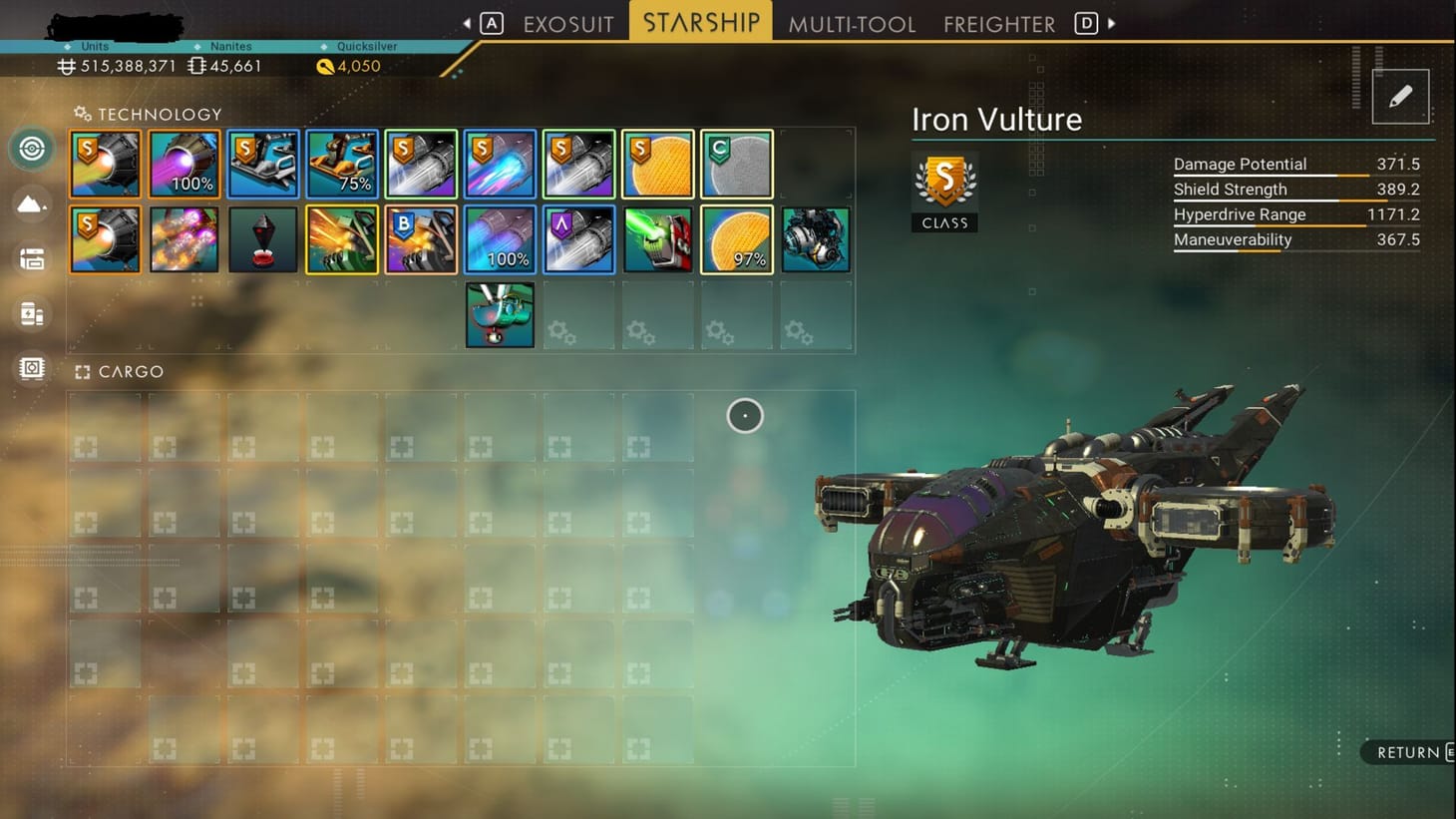
Task: Switch to the EXOSUIT tab
Action: point(567,23)
